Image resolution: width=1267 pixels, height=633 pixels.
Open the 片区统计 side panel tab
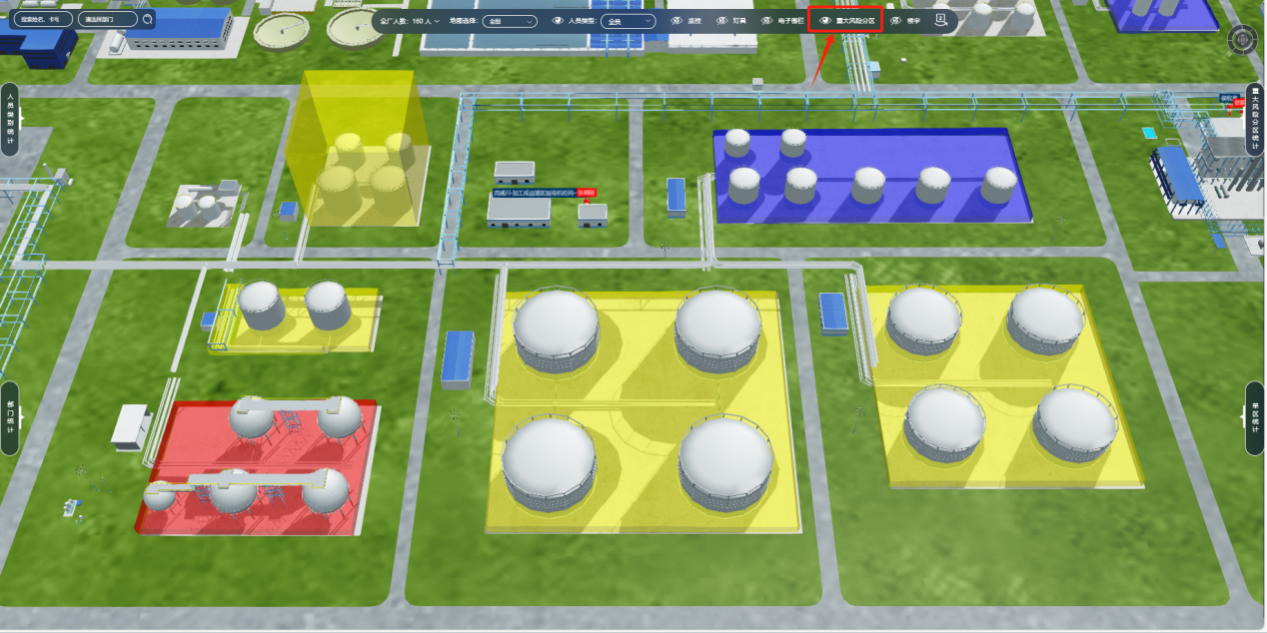(1255, 418)
